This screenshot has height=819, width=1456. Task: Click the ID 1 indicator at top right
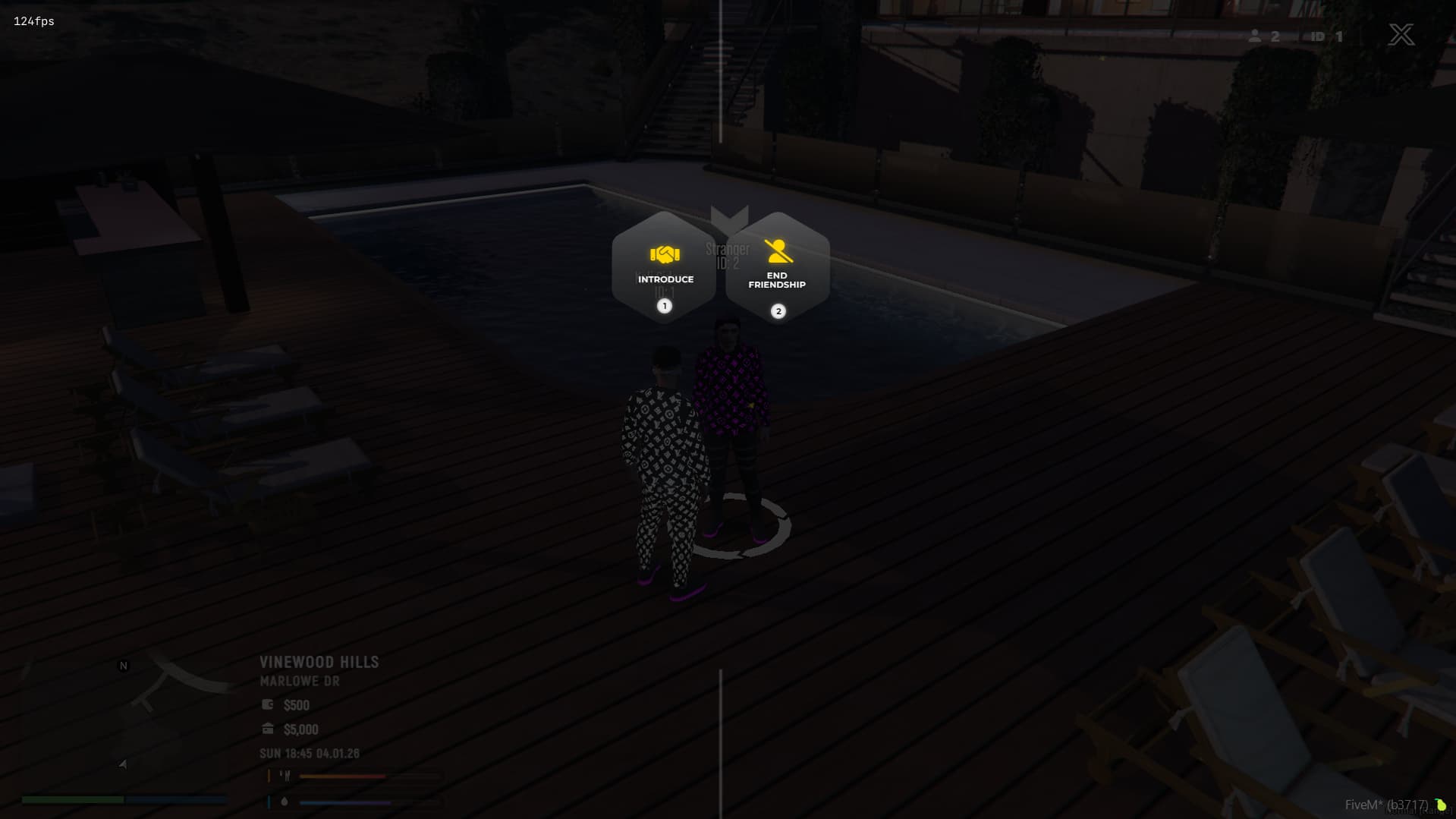coord(1326,36)
